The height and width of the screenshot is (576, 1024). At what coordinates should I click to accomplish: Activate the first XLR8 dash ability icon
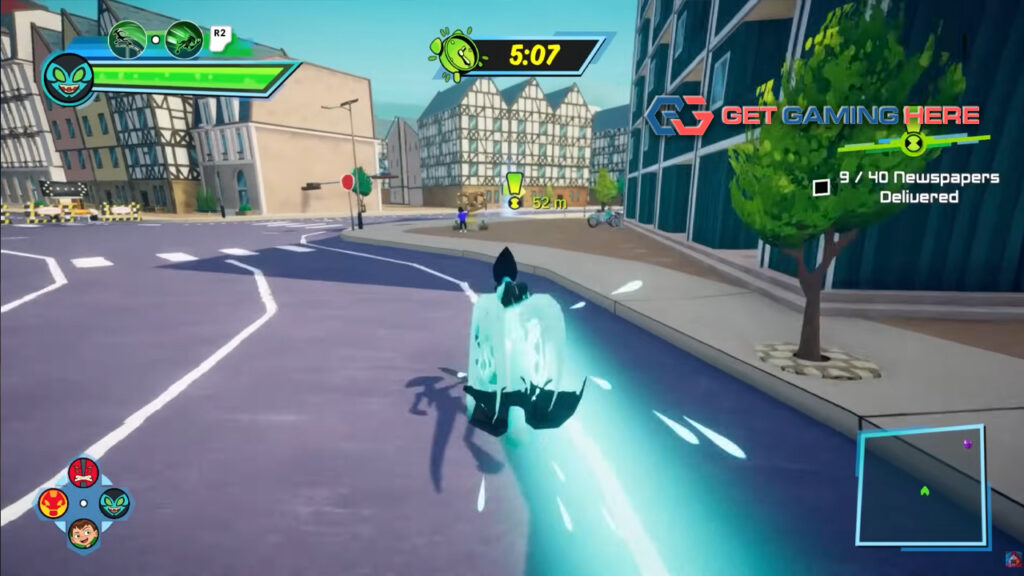[127, 39]
